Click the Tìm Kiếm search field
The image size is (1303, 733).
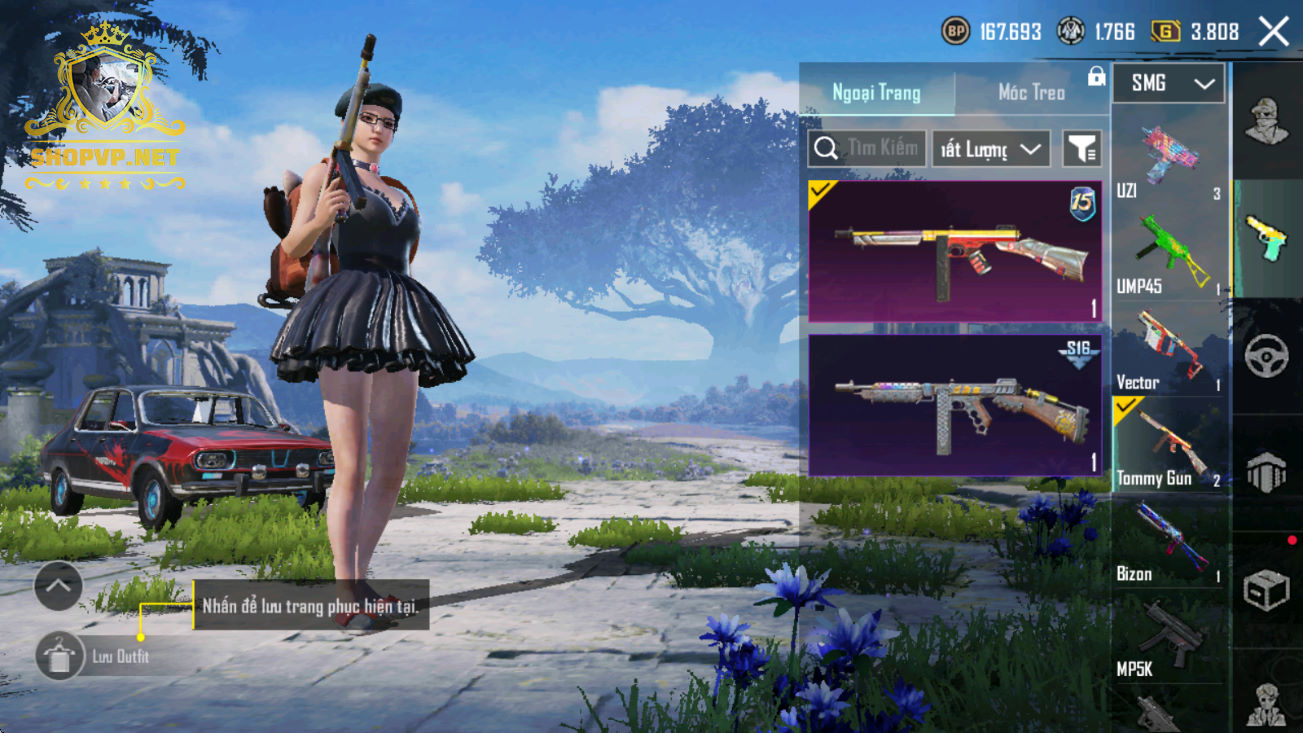[866, 149]
